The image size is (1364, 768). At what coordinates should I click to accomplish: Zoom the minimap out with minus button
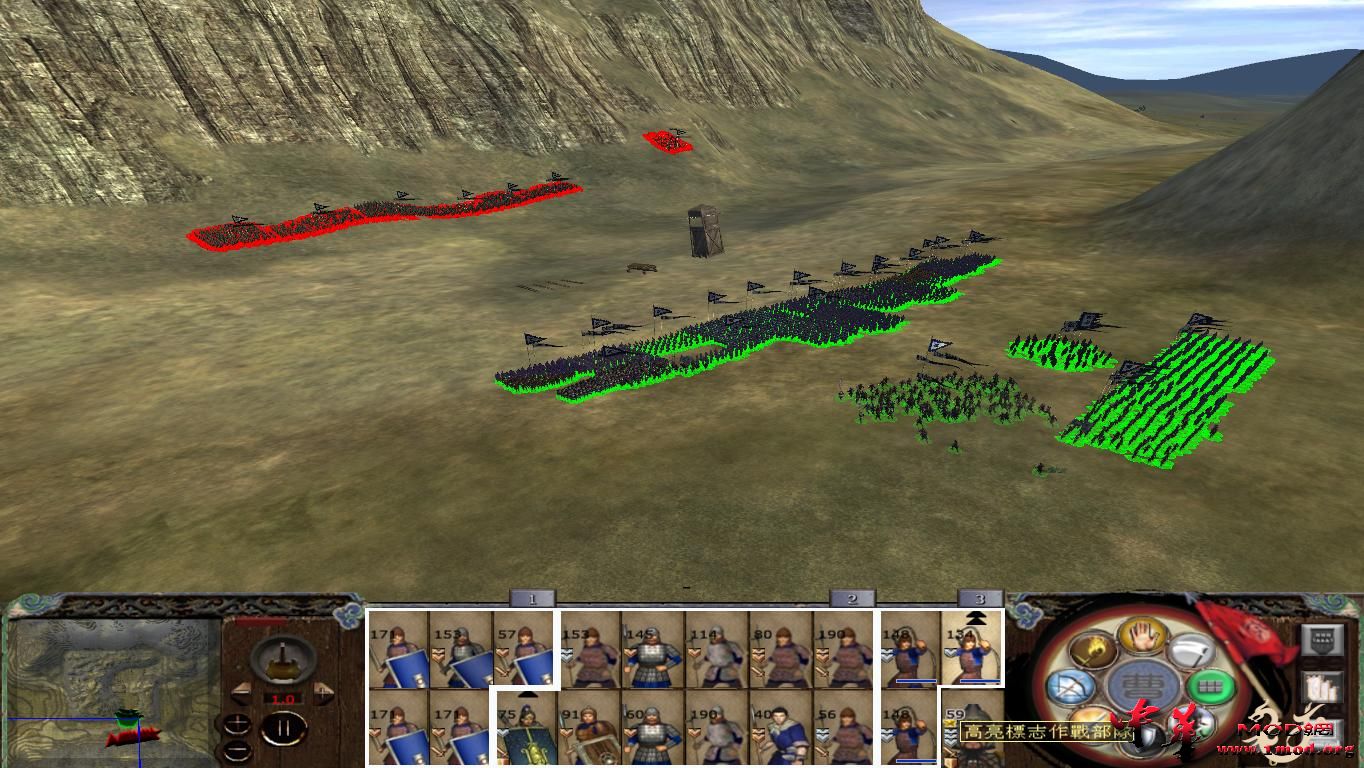238,750
